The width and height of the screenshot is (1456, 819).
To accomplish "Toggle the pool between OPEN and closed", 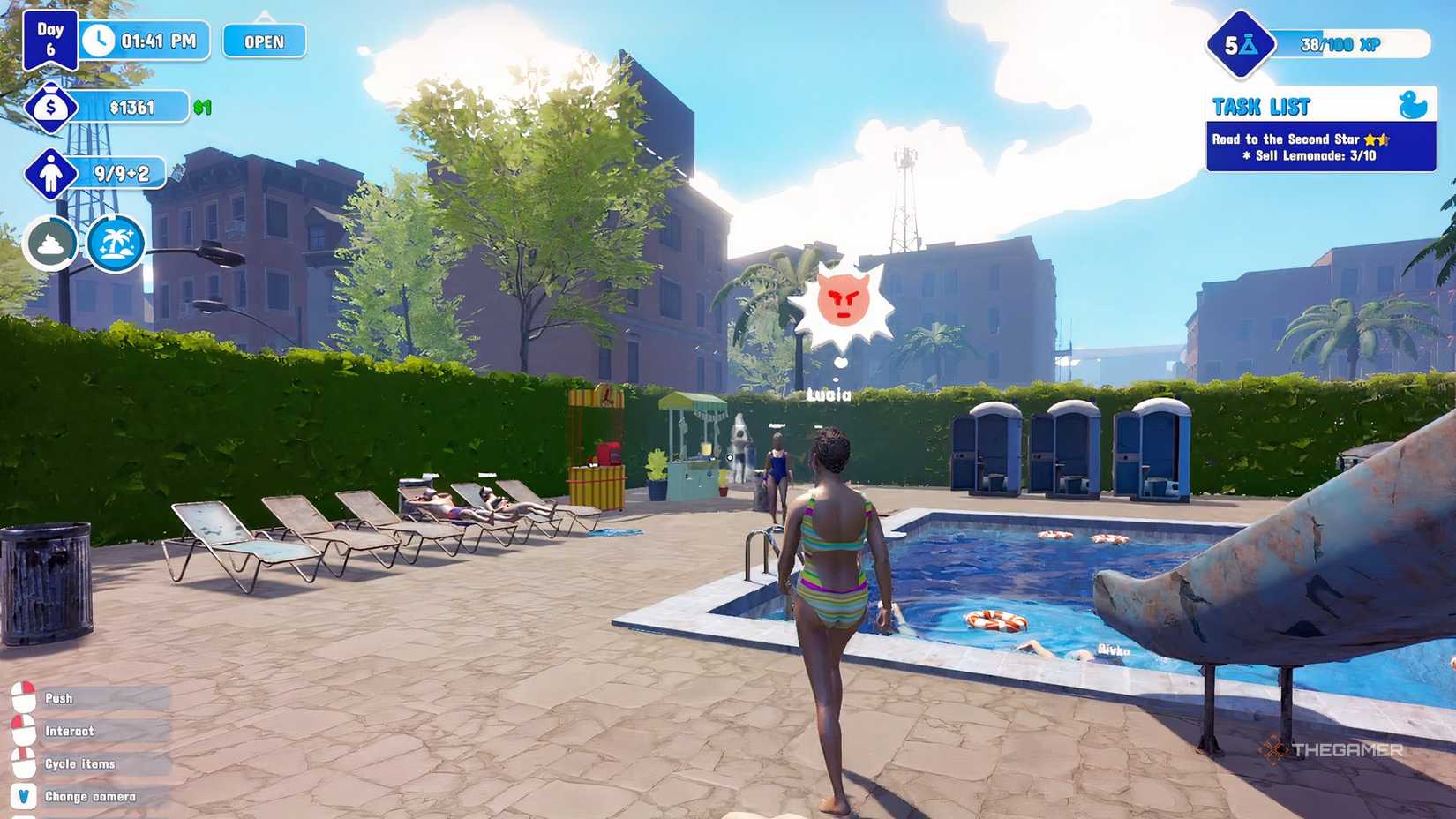I will point(262,41).
